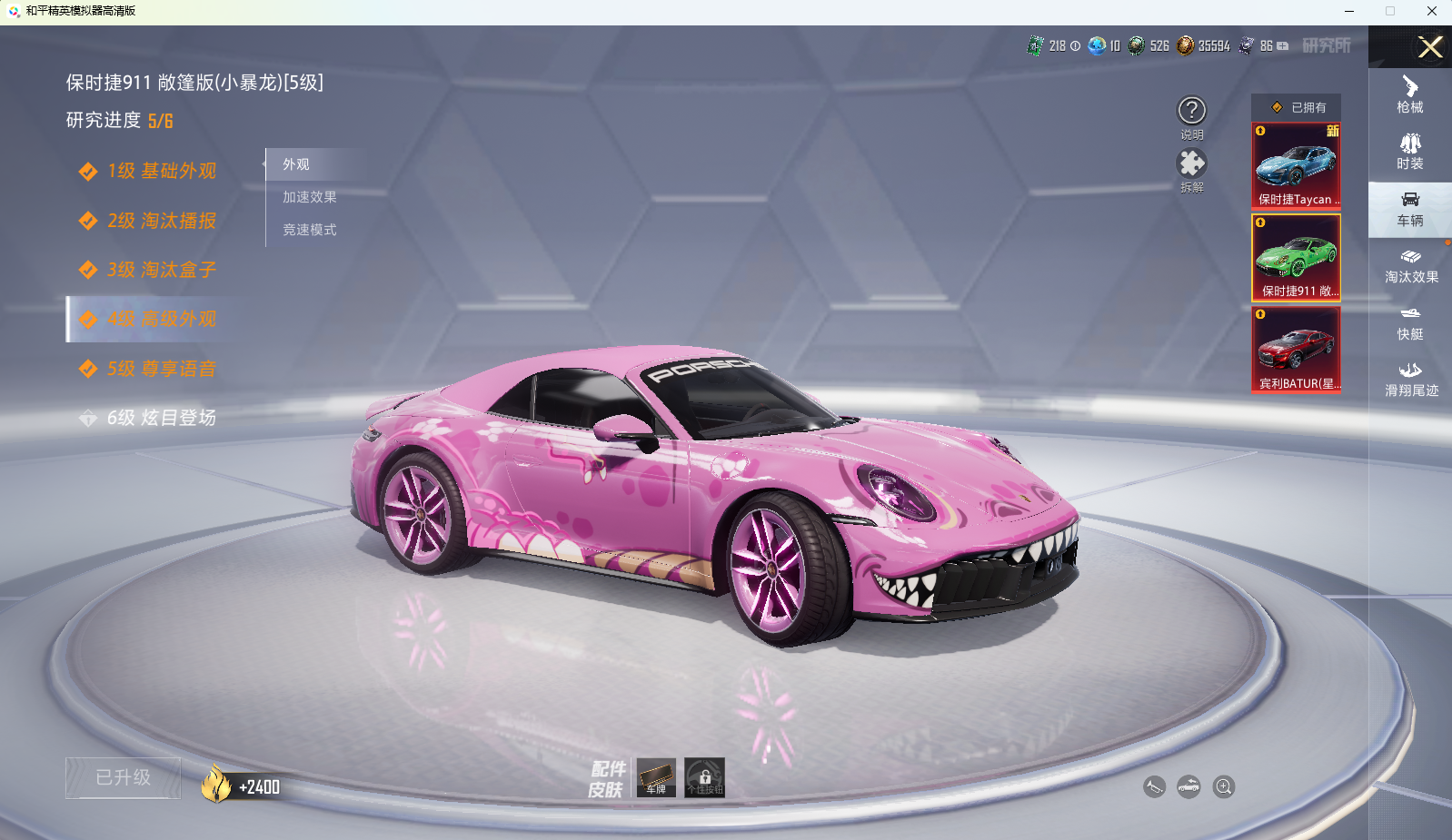This screenshot has width=1452, height=840.
Task: Select level 1 基础外观
Action: [x=161, y=171]
